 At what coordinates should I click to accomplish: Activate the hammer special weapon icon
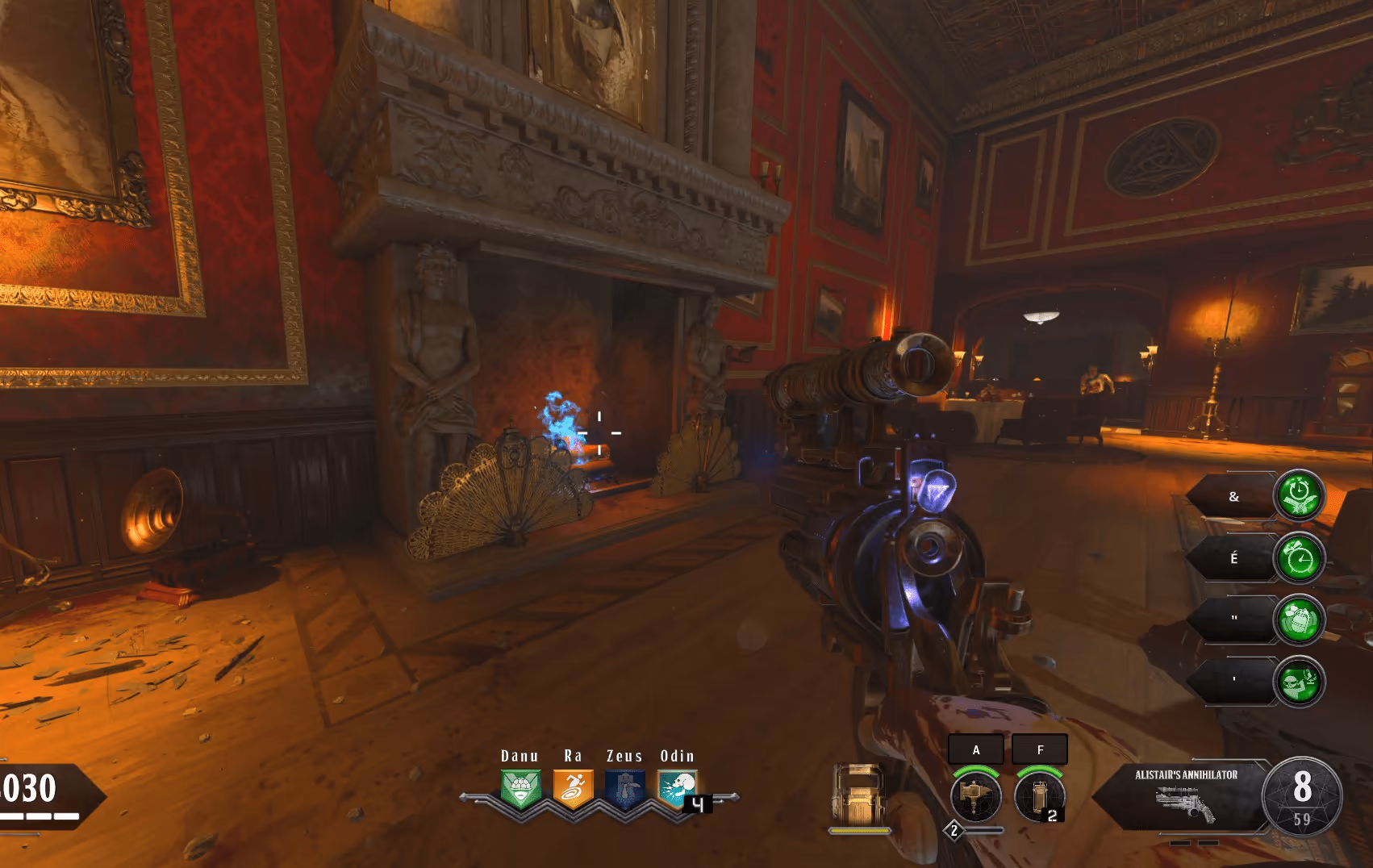(976, 795)
